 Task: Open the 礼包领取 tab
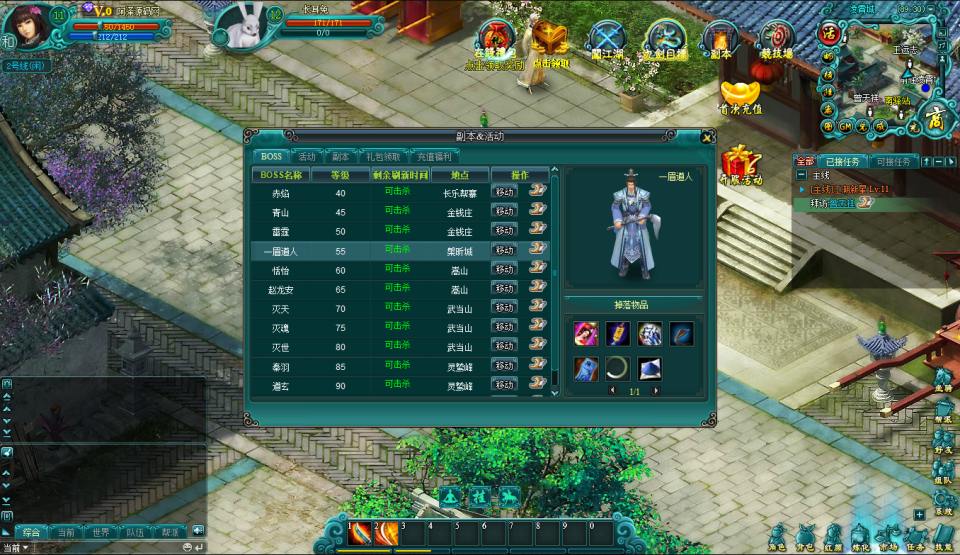(382, 157)
